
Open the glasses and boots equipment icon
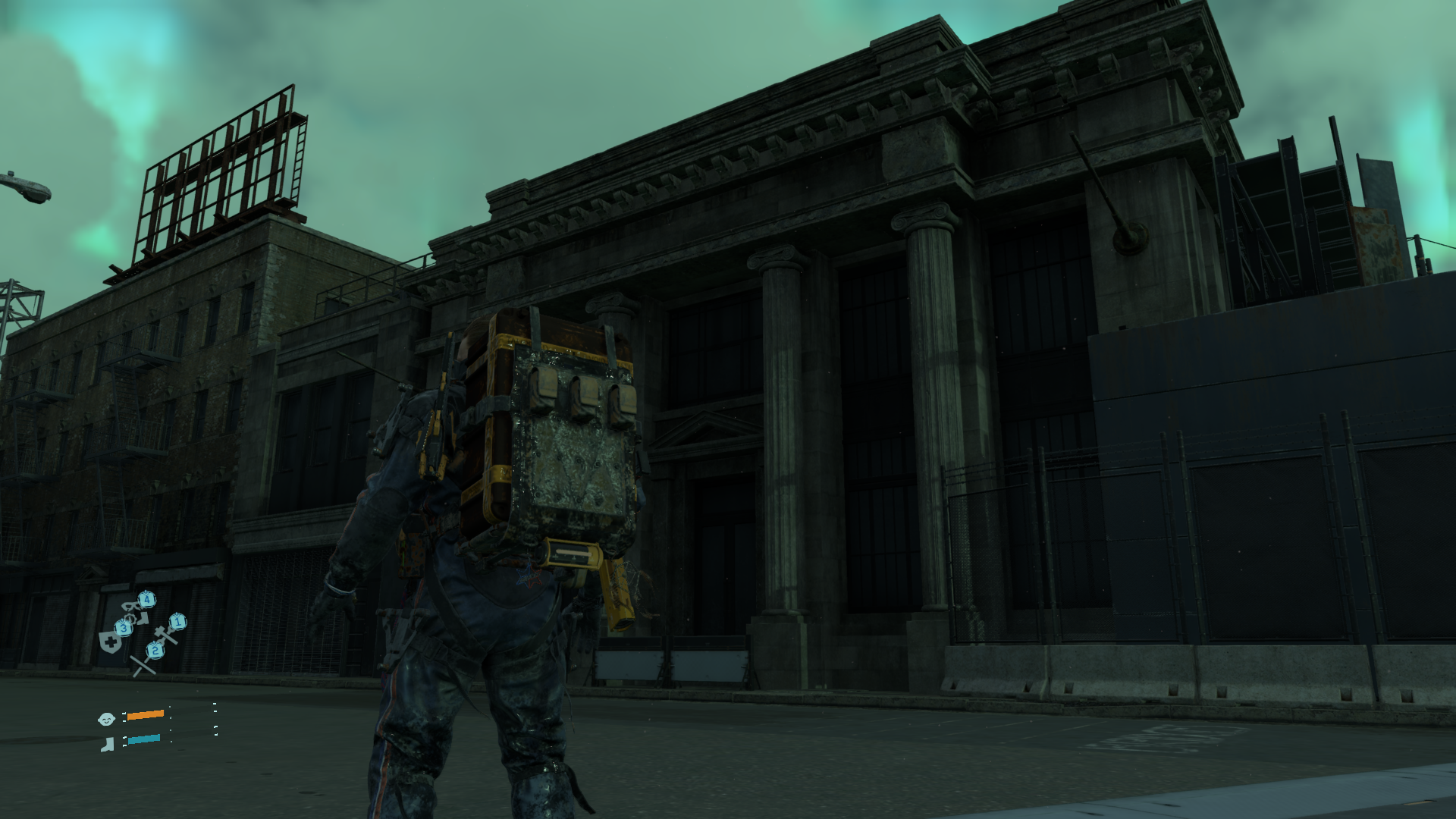pos(136,610)
